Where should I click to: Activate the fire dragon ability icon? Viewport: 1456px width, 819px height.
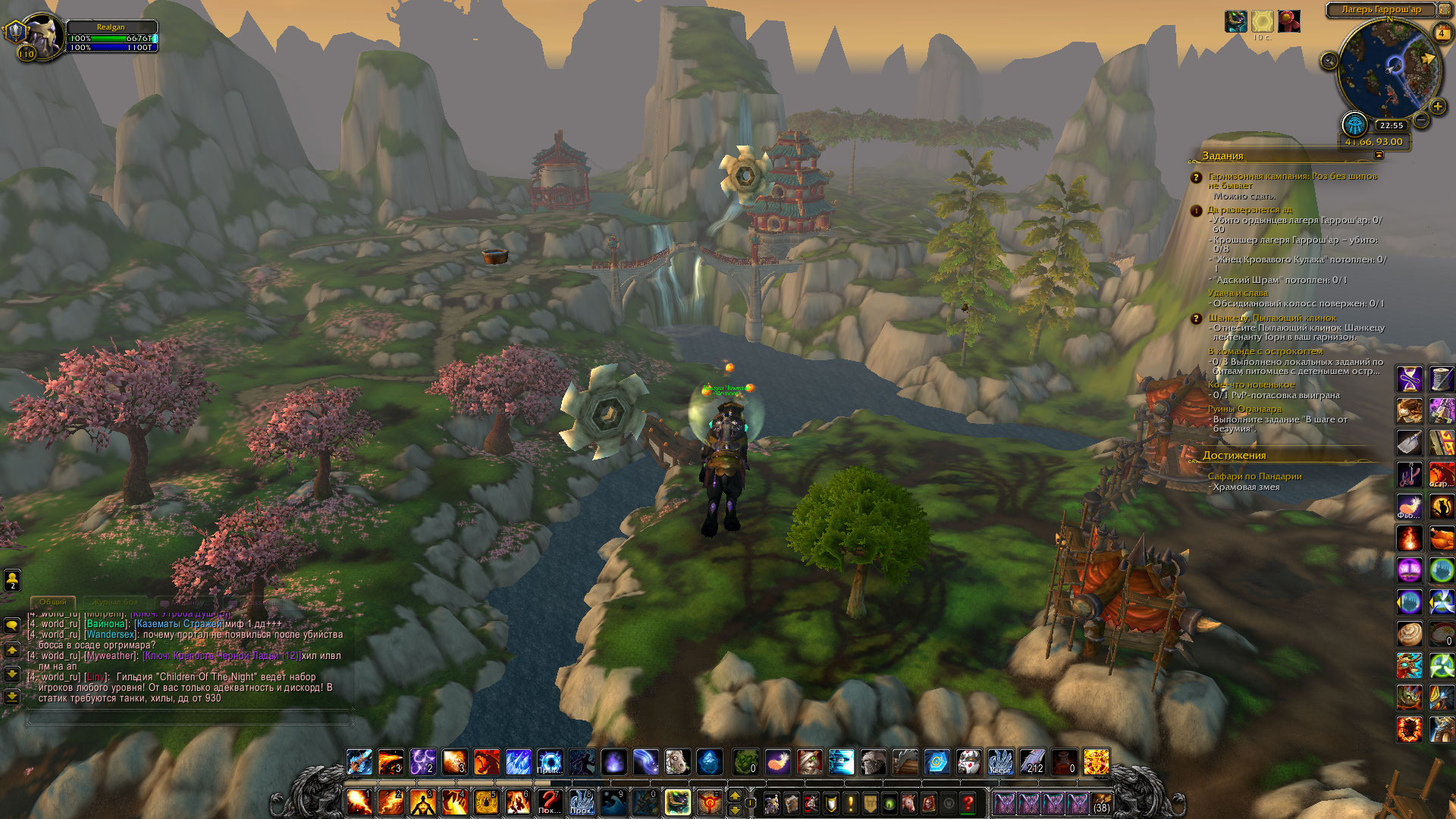coord(486,762)
